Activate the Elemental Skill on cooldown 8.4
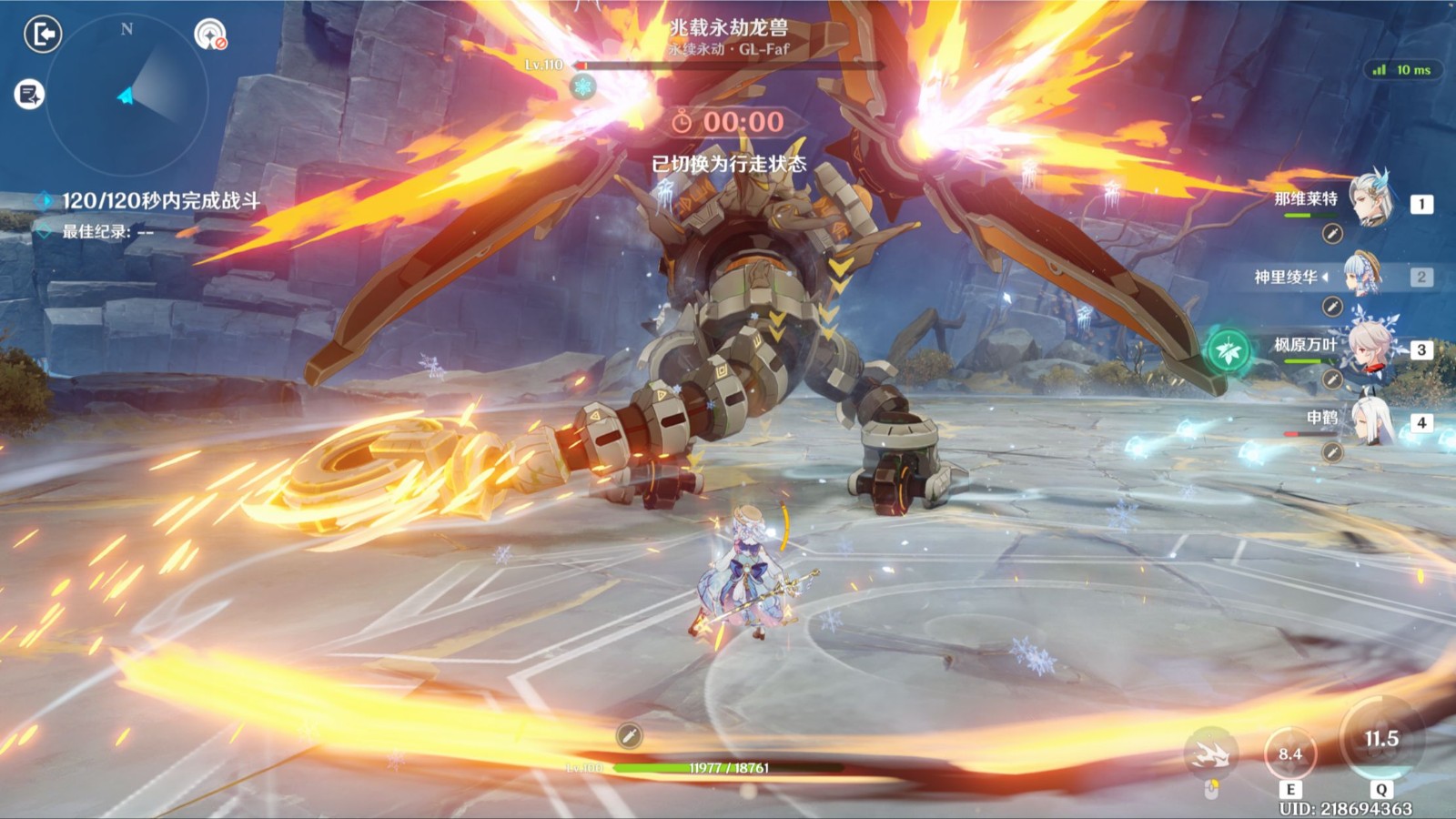This screenshot has width=1456, height=819. point(1290,753)
